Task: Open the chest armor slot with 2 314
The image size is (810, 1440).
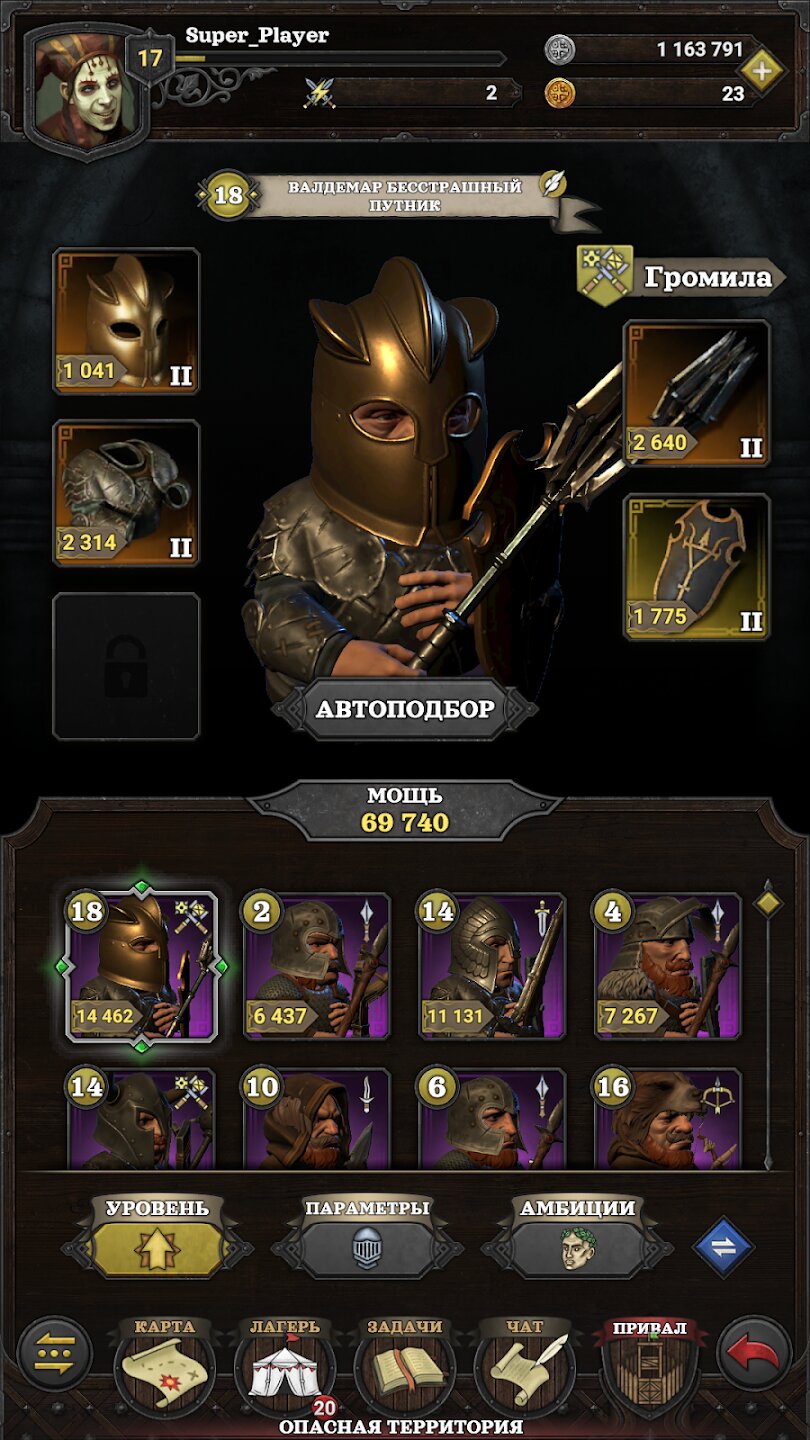Action: point(126,493)
